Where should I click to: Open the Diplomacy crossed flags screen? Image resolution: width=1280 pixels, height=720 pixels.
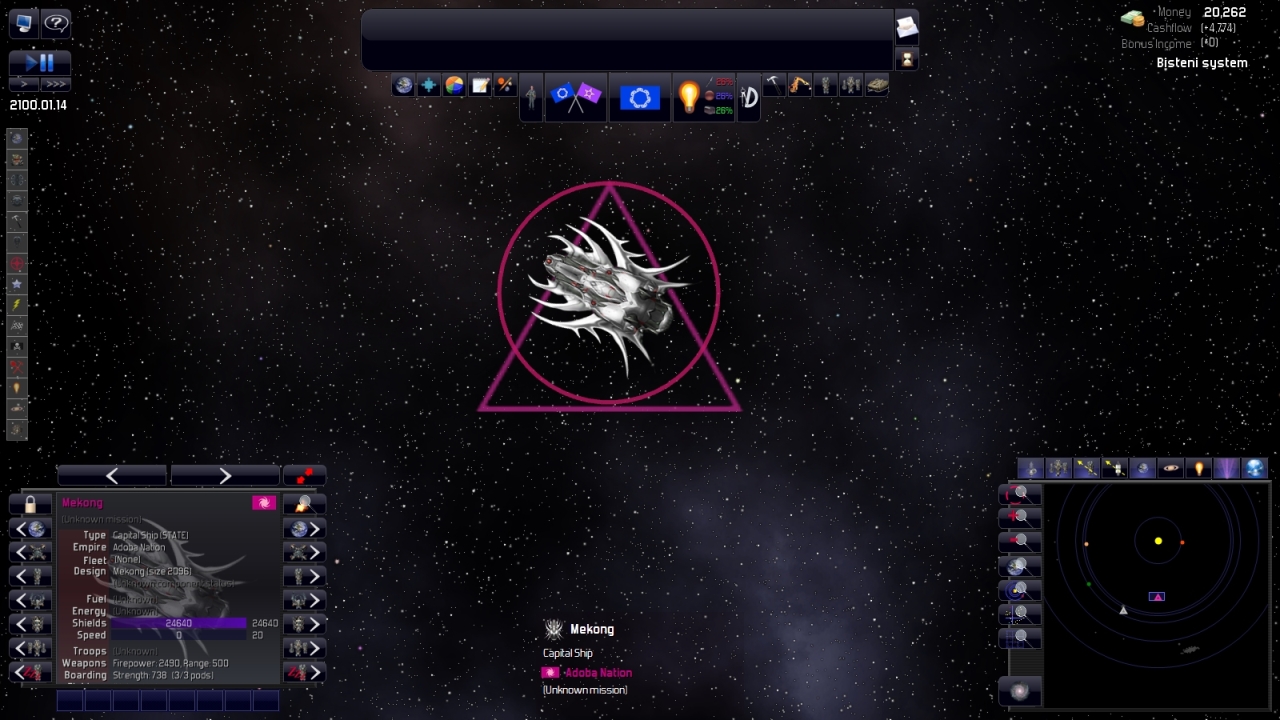tap(576, 97)
